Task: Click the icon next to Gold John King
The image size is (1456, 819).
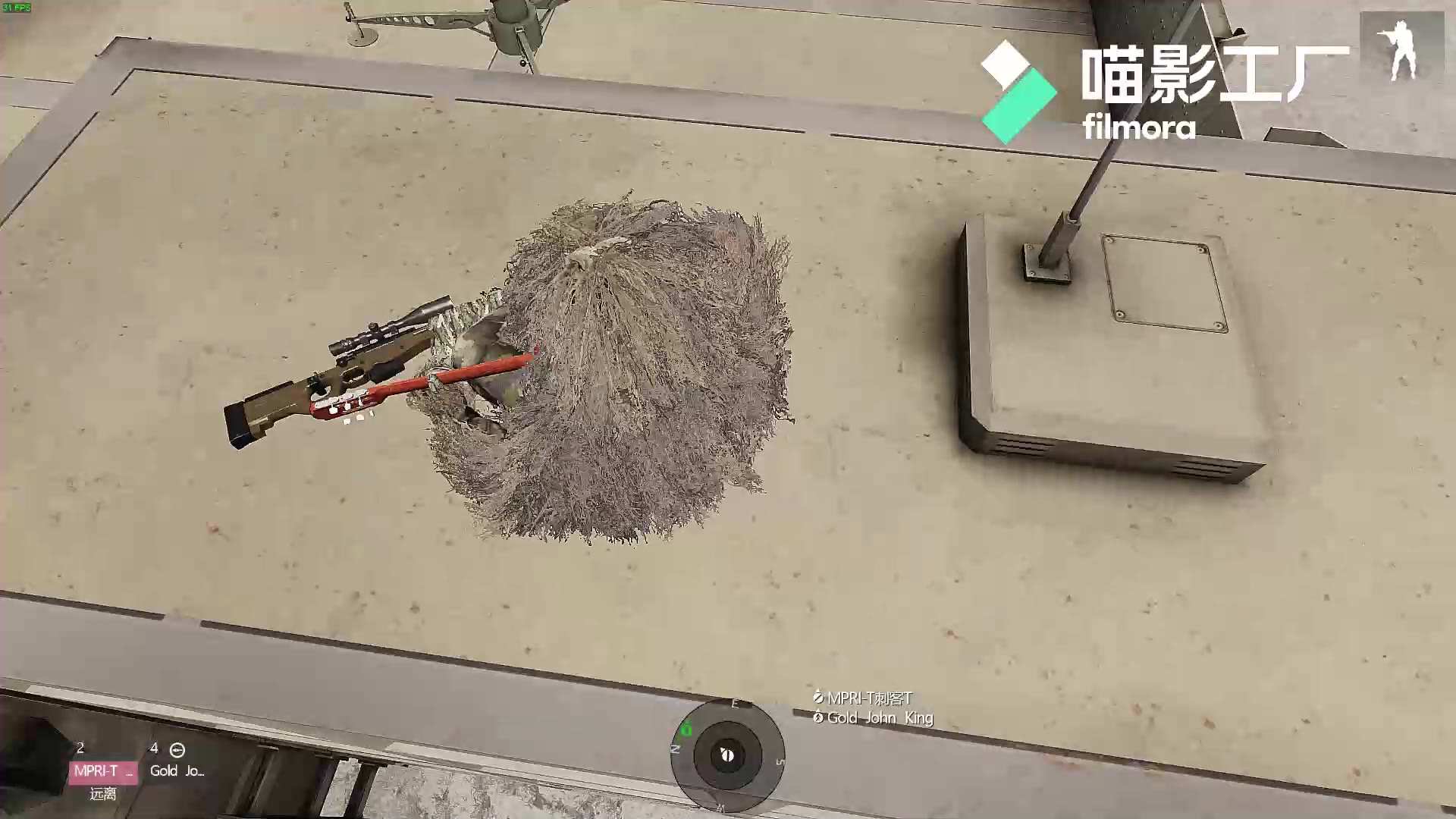Action: pos(818,717)
